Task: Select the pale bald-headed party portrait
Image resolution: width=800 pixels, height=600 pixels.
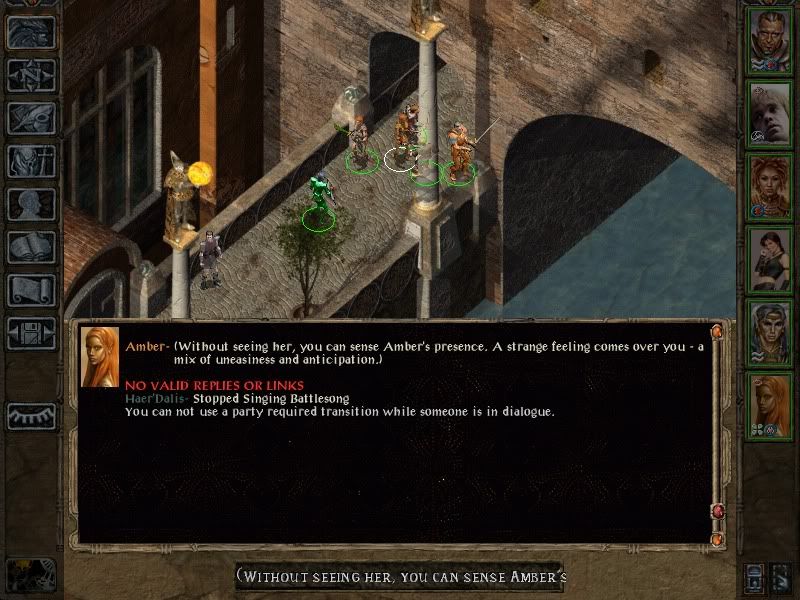Action: pos(770,113)
